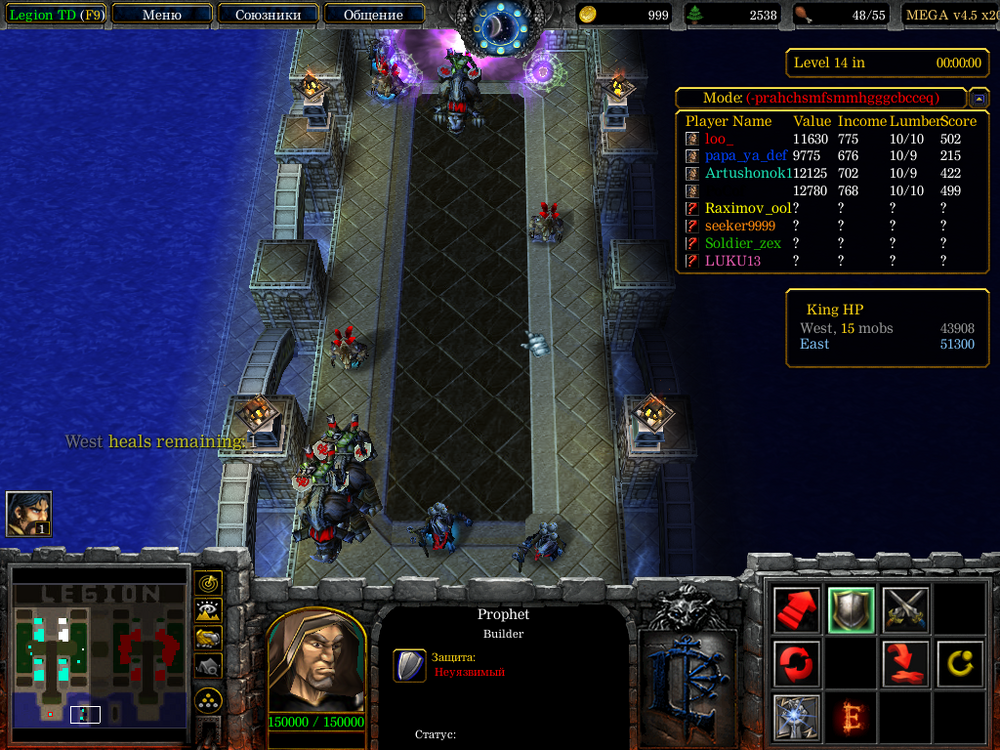The image size is (1000, 750).
Task: Toggle the ally color mode button
Action: point(209,637)
